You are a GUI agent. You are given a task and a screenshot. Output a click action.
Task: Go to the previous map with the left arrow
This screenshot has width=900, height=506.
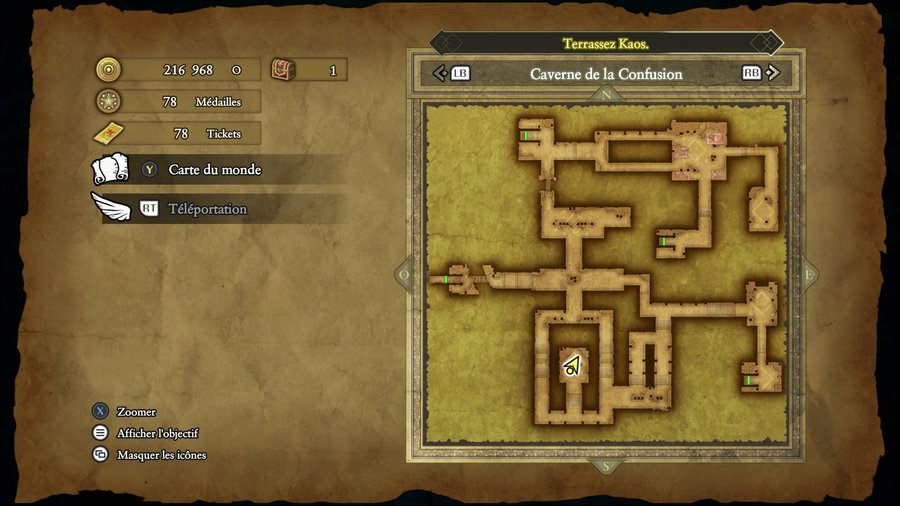[439, 73]
